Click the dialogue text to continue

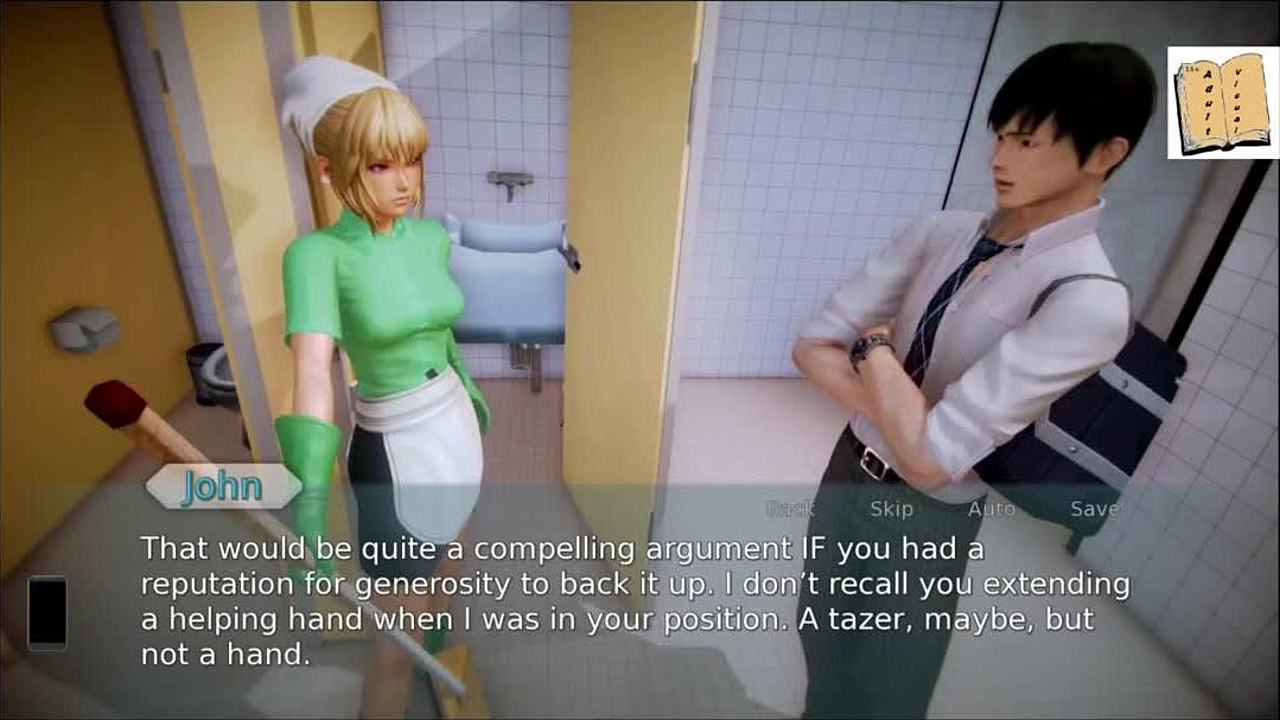pos(635,601)
